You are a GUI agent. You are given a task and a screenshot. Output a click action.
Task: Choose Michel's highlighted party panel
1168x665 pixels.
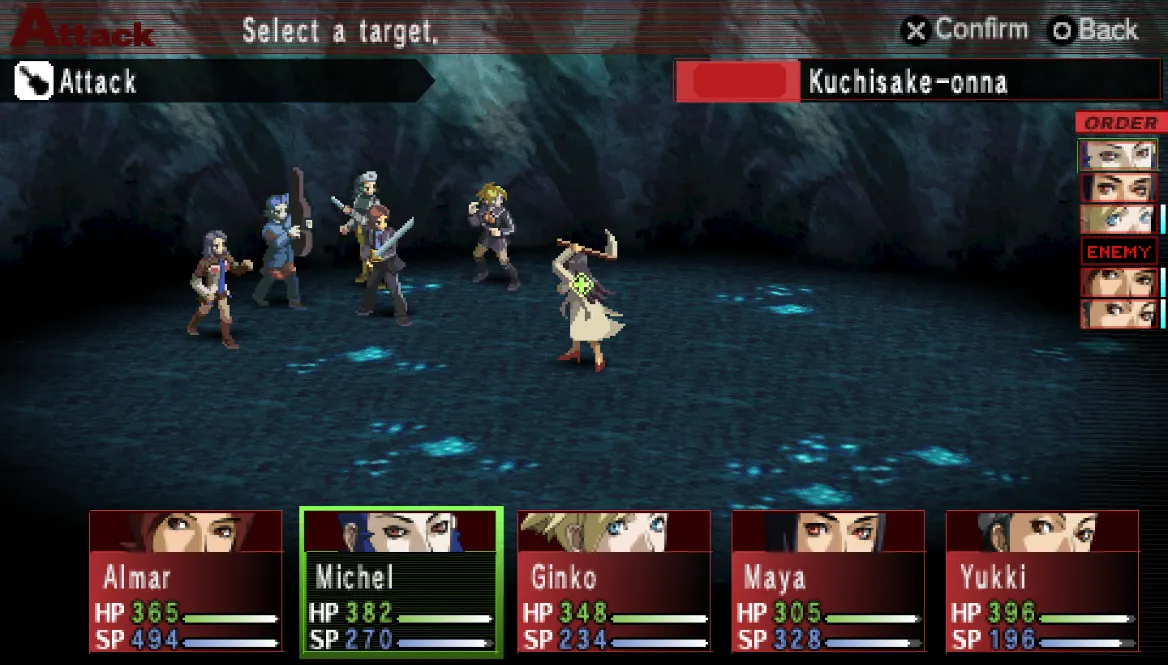click(x=400, y=581)
